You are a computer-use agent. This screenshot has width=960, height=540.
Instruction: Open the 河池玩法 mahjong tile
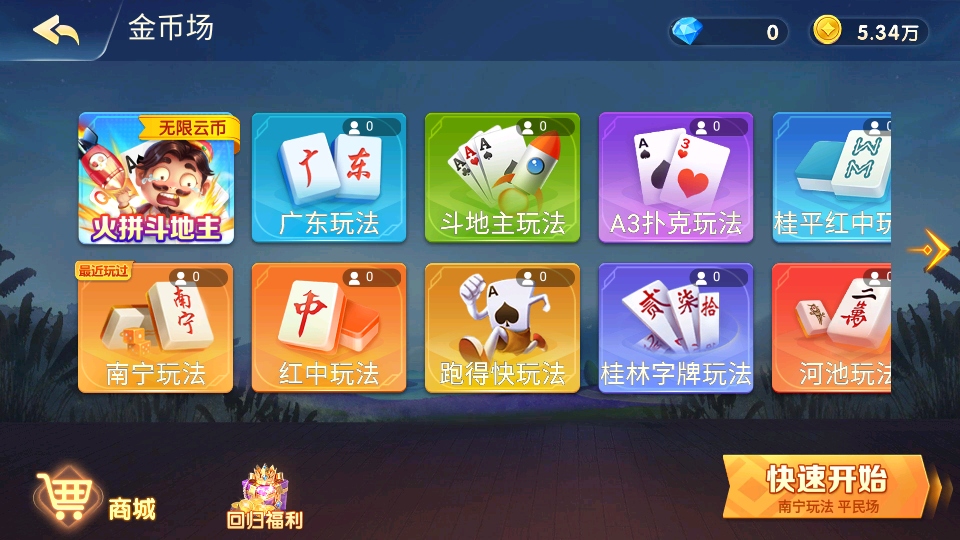832,328
